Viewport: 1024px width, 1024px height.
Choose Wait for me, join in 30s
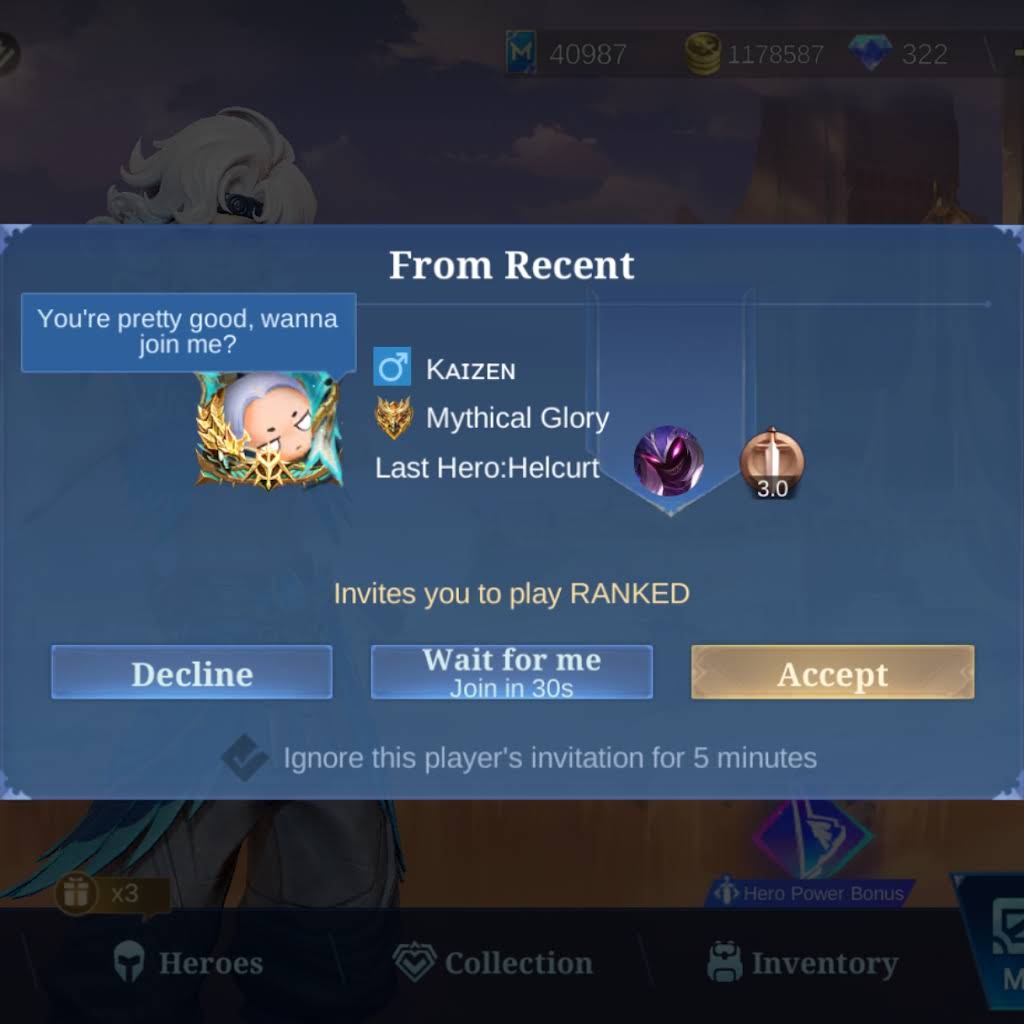click(511, 672)
